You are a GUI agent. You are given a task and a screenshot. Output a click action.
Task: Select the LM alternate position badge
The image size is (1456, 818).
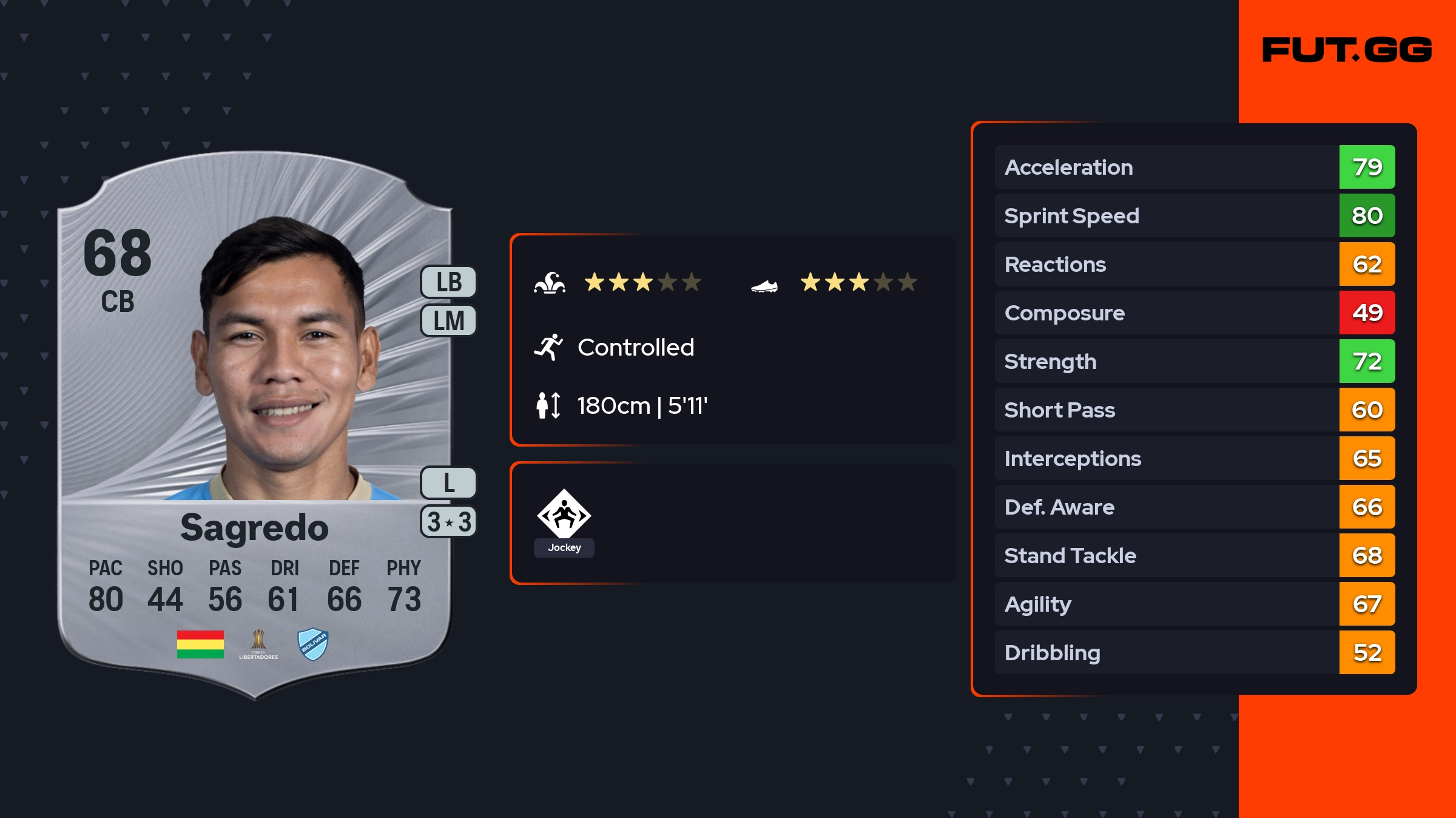[449, 320]
